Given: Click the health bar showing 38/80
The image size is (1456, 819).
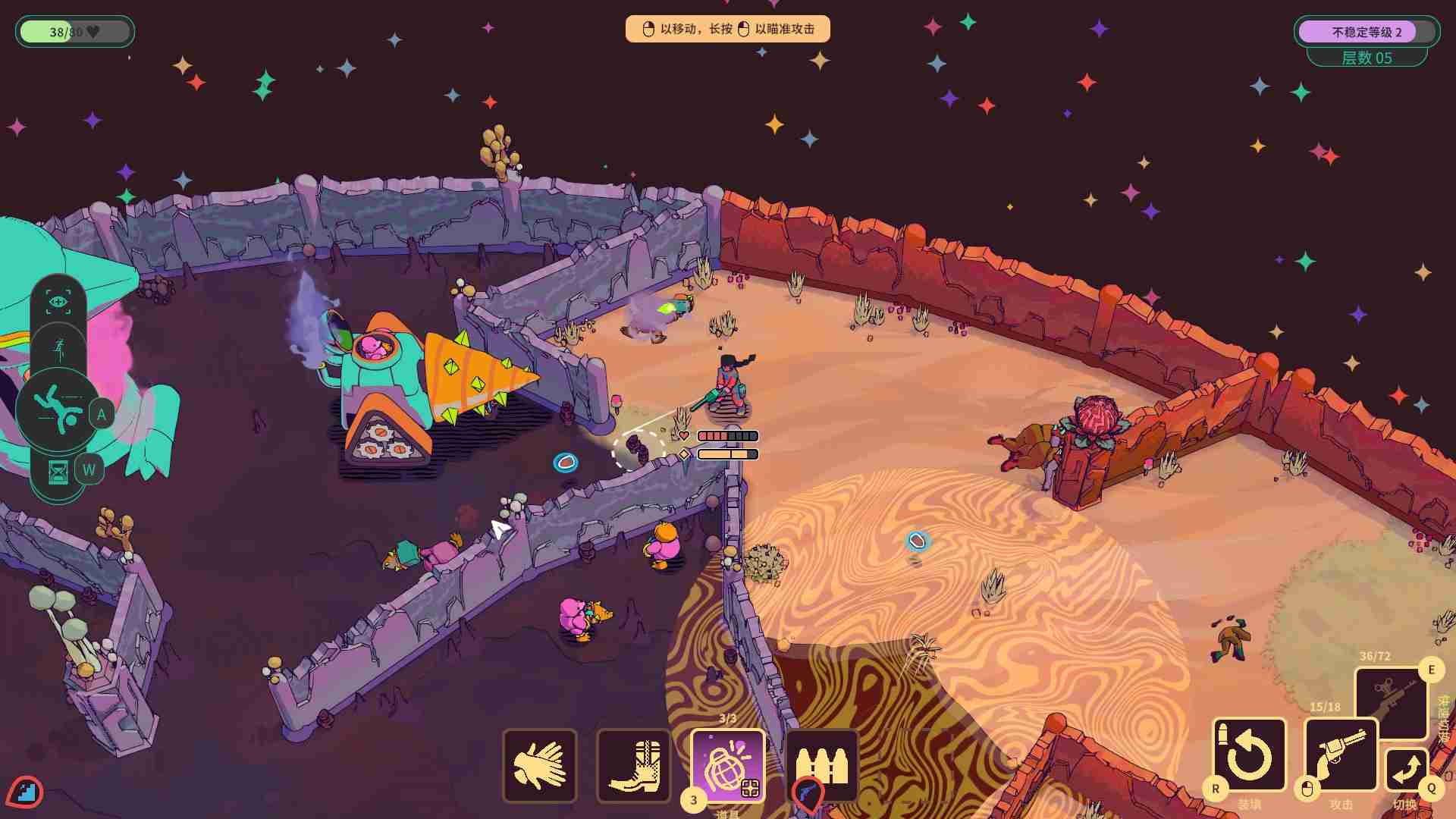Looking at the screenshot, I should (74, 31).
